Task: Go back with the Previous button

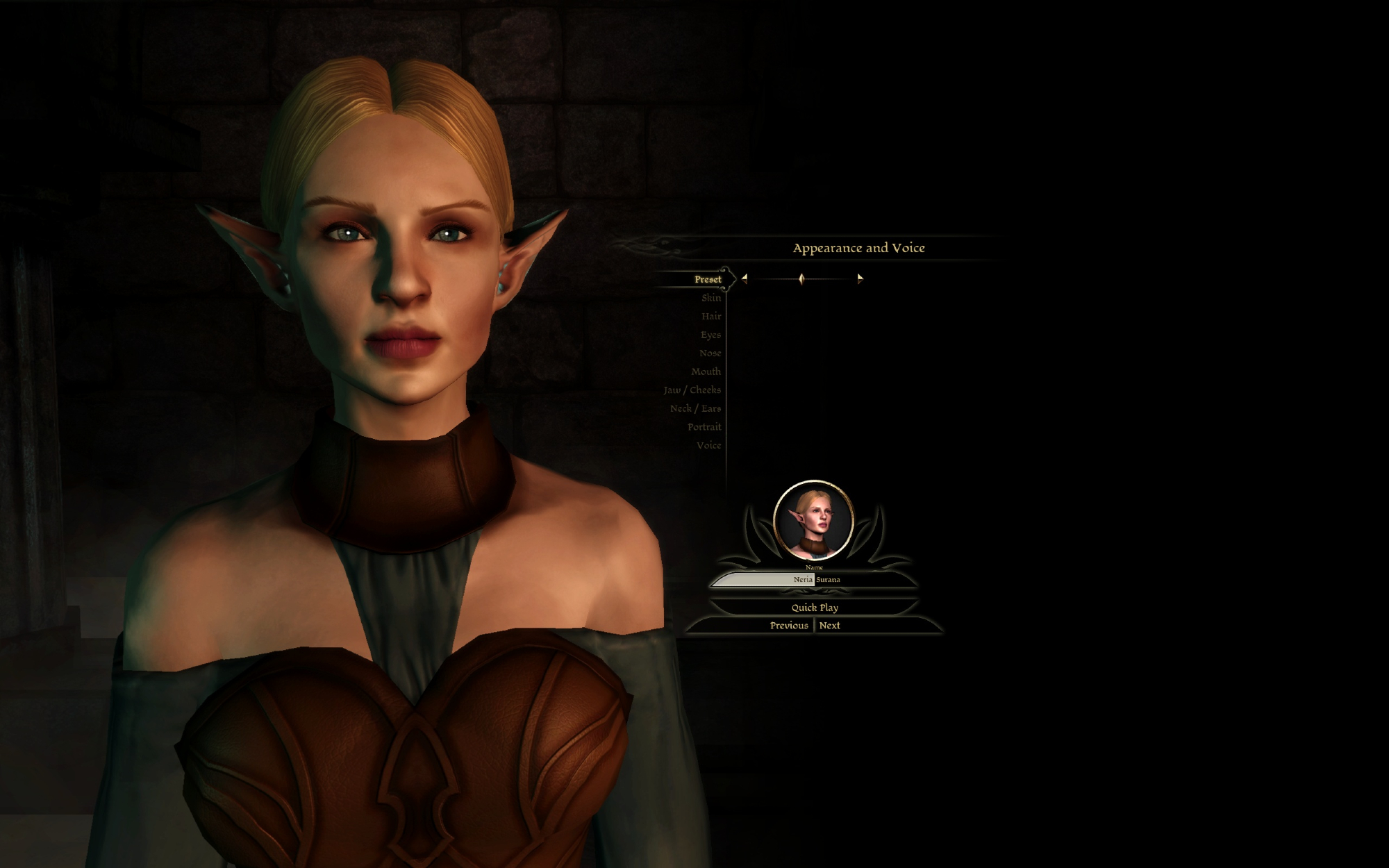Action: click(788, 626)
